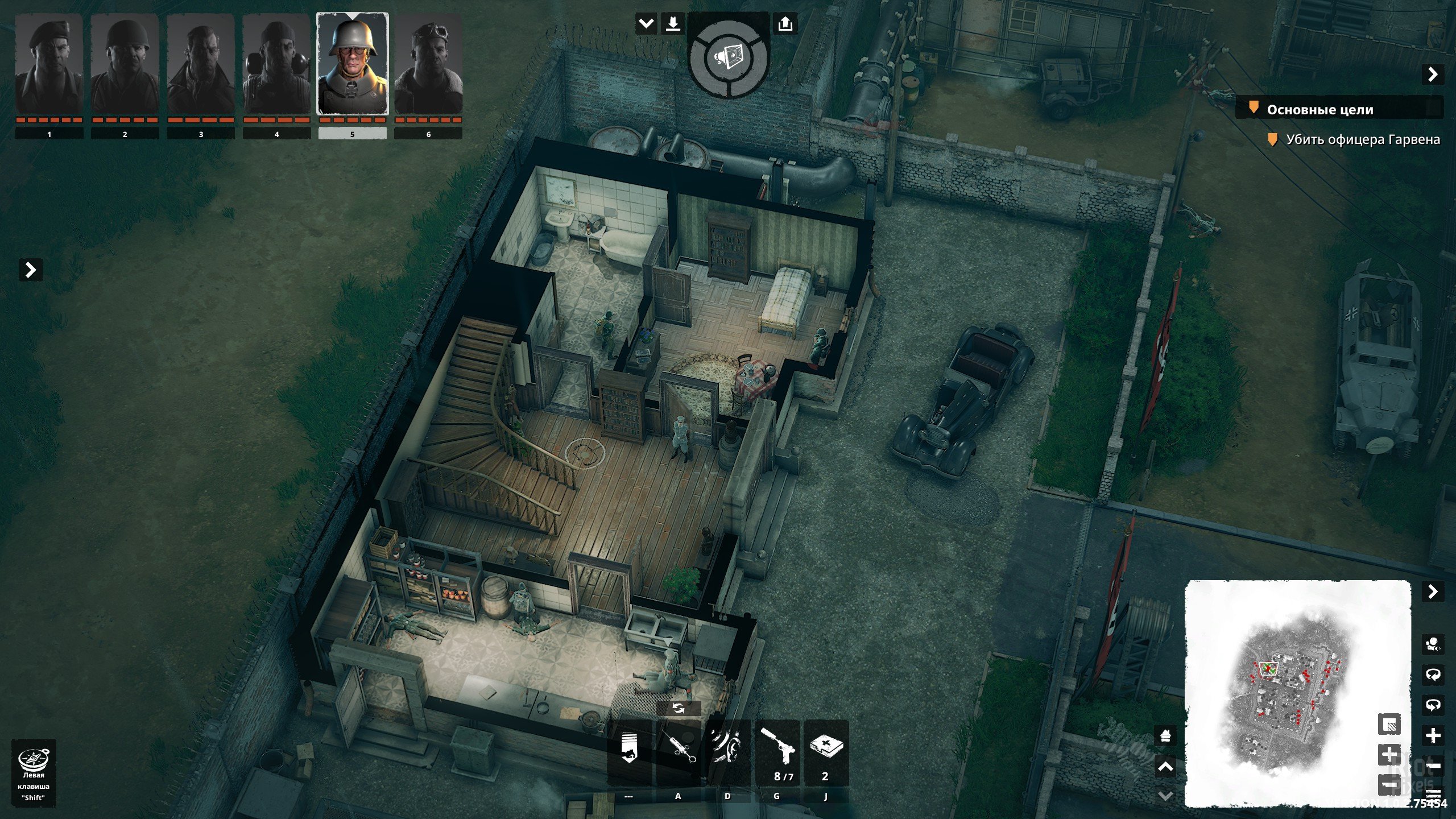This screenshot has width=1456, height=819.
Task: Toggle the crawl stance ability icon
Action: pyautogui.click(x=628, y=752)
